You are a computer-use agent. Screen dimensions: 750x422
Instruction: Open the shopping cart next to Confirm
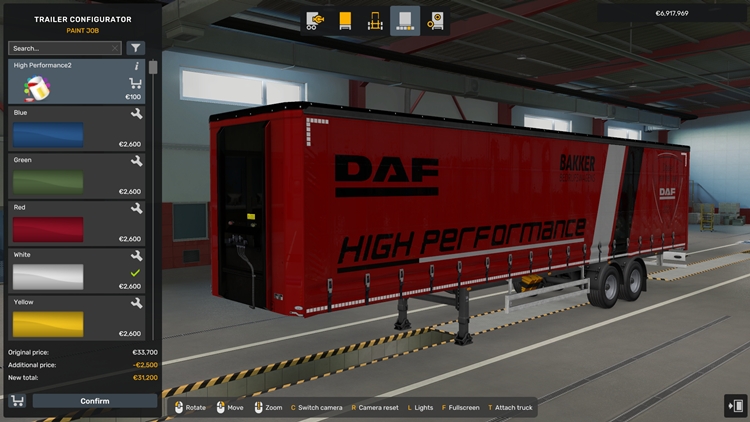pos(17,401)
